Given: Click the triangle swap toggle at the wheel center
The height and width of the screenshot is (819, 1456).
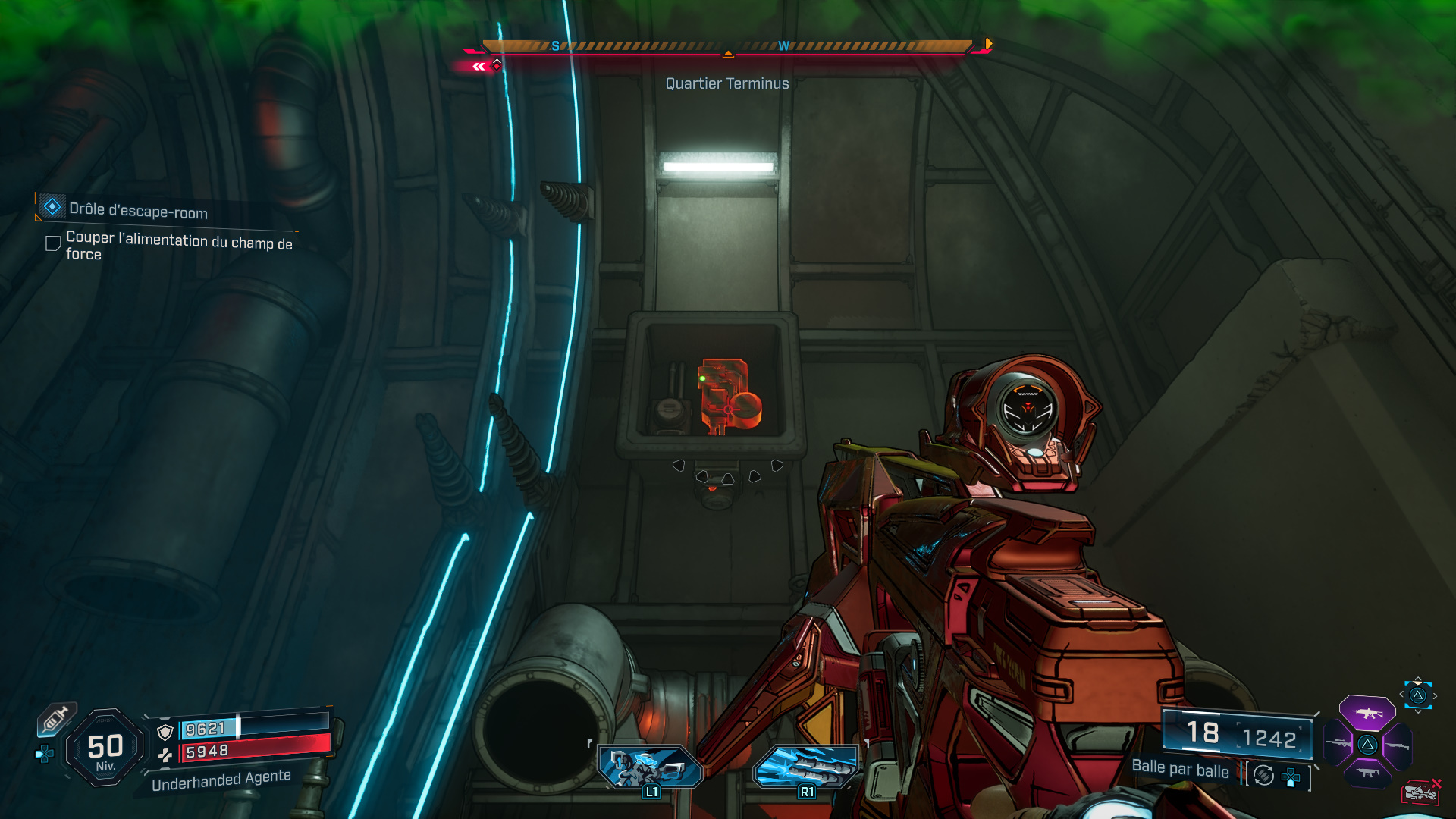Looking at the screenshot, I should [1368, 744].
